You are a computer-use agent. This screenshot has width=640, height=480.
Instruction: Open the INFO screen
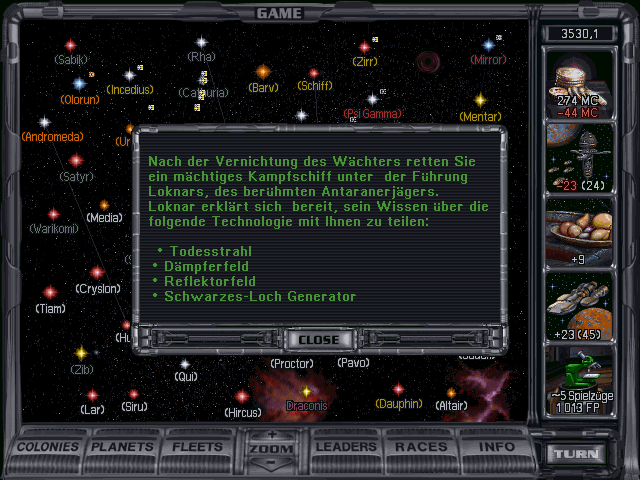495,447
